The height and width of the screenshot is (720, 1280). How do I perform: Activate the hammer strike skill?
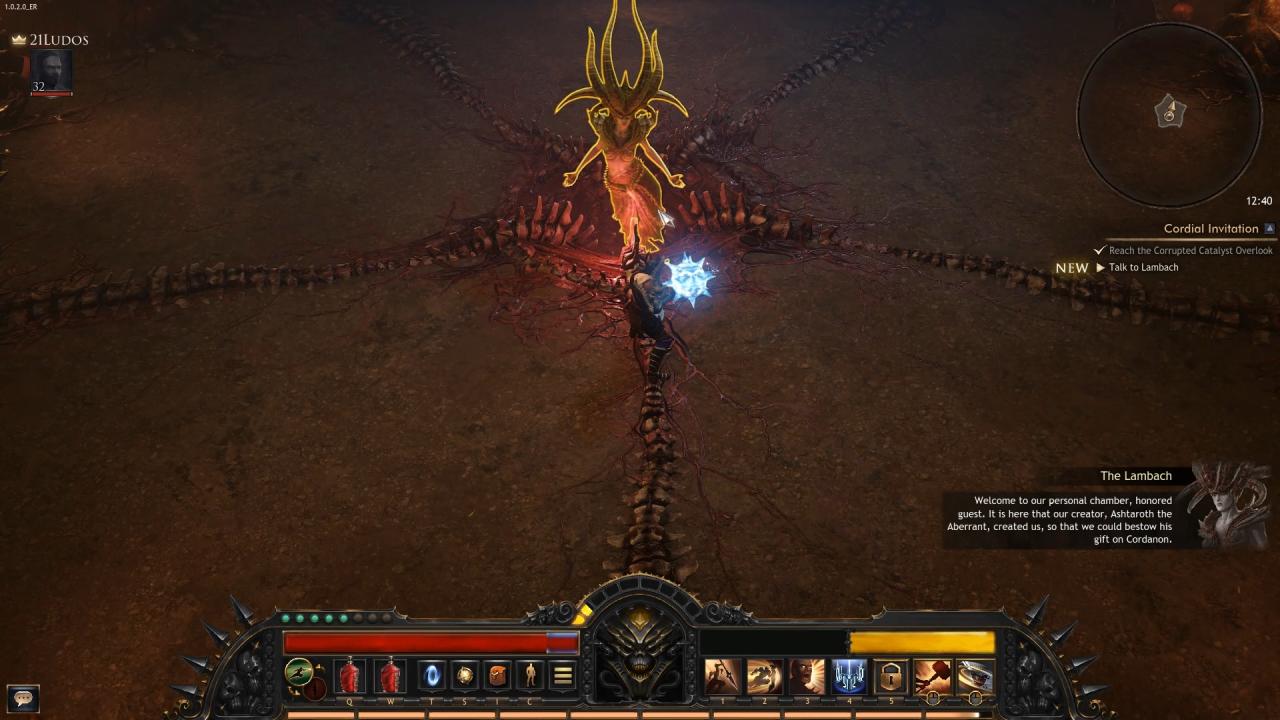tap(933, 676)
